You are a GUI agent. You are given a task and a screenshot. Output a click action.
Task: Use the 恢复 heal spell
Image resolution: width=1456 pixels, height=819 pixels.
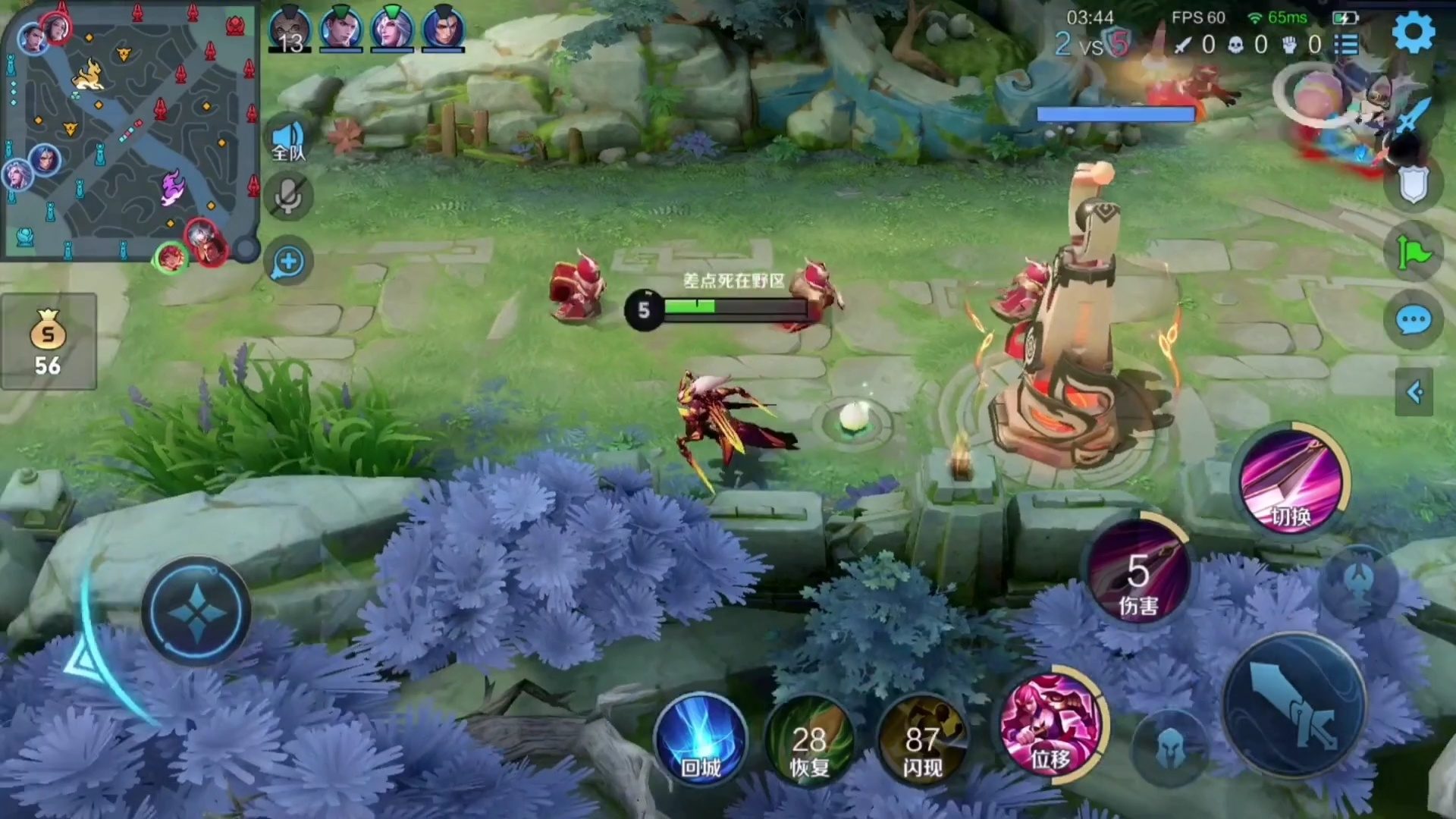pos(809,739)
